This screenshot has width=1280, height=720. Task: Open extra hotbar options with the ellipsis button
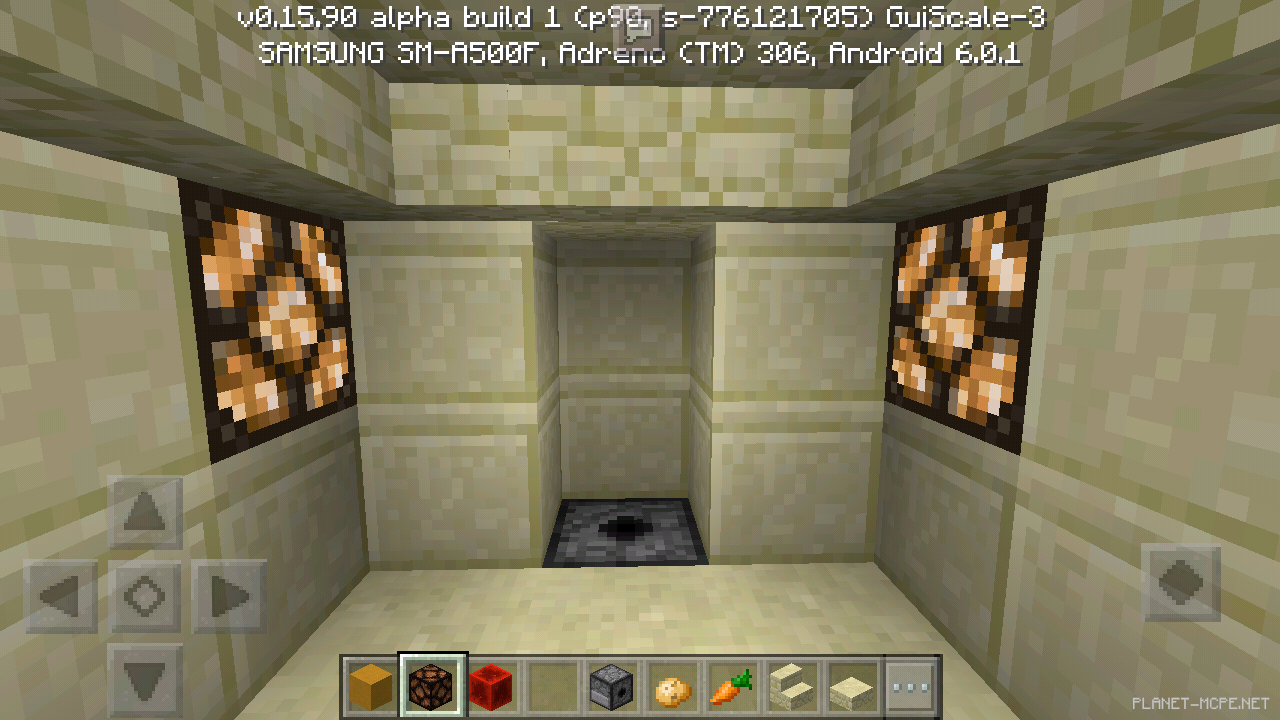pyautogui.click(x=910, y=686)
